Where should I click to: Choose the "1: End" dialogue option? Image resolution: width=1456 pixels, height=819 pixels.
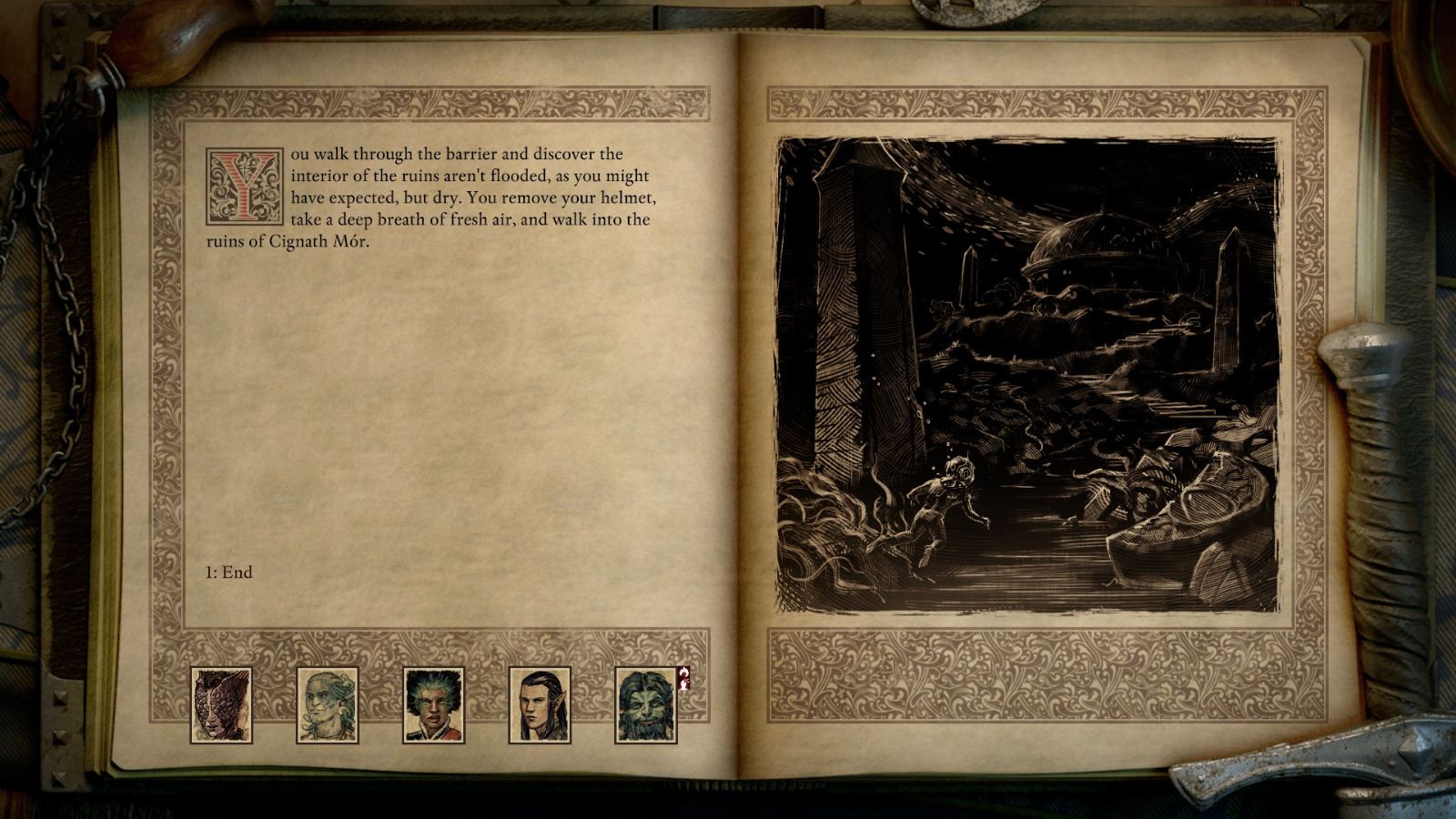pyautogui.click(x=227, y=573)
